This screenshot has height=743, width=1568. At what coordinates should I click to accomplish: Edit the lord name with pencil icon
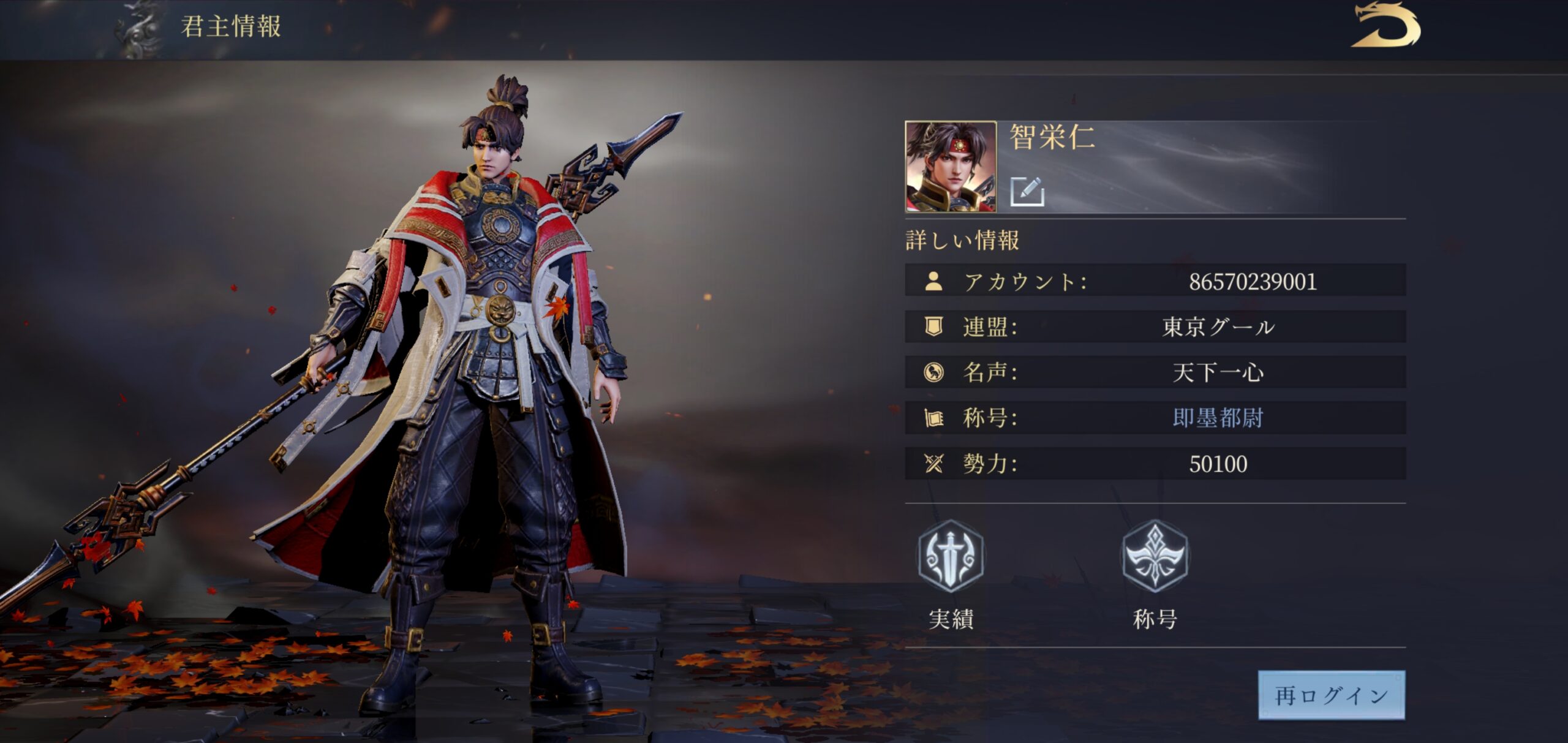[x=1027, y=191]
